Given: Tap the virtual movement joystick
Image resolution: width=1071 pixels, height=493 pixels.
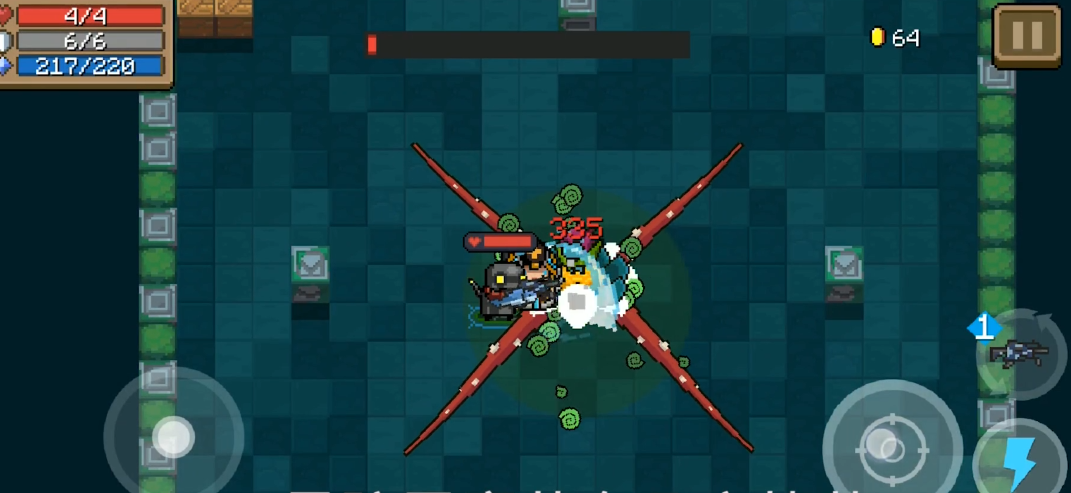Looking at the screenshot, I should click(x=173, y=435).
